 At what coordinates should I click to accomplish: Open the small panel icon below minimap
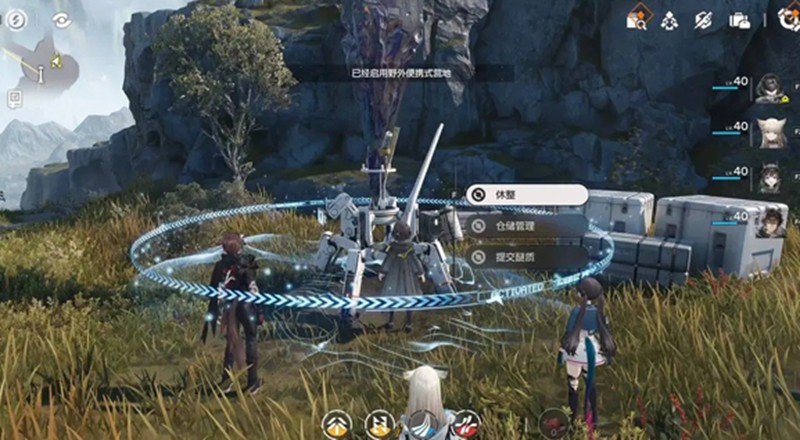click(x=15, y=98)
